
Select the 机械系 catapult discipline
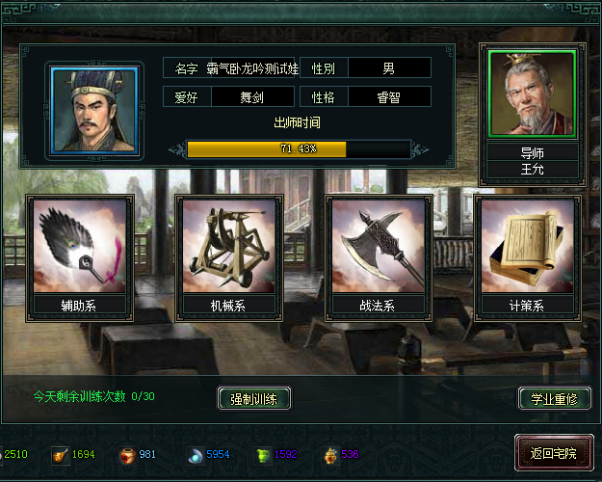230,248
